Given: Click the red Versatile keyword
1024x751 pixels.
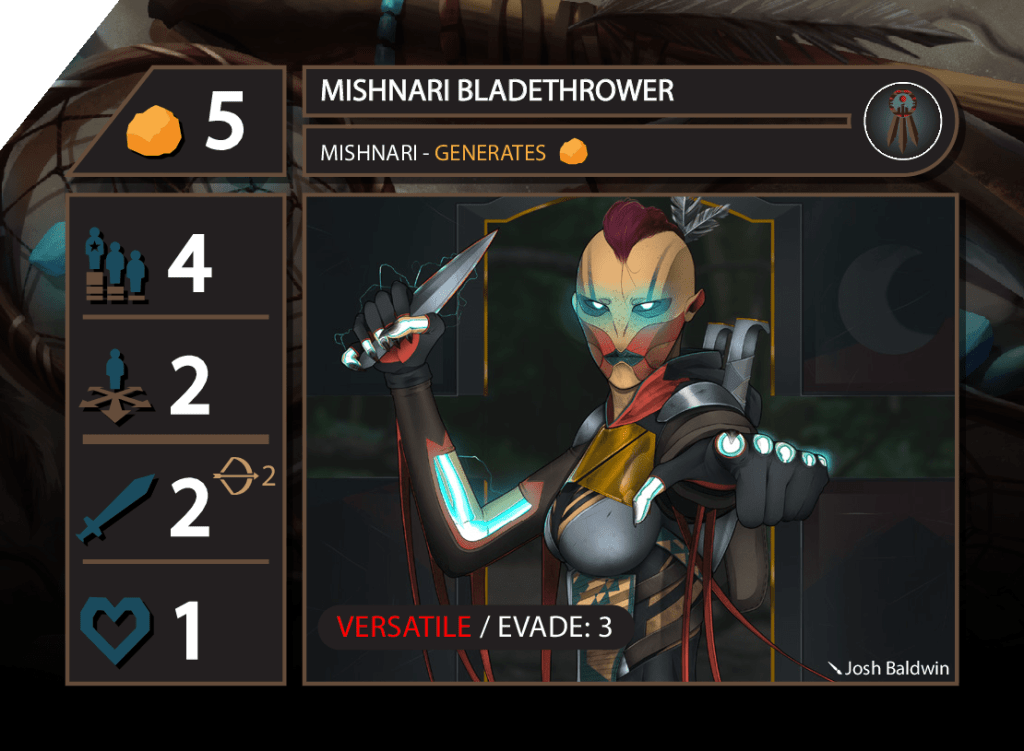Looking at the screenshot, I should 404,627.
